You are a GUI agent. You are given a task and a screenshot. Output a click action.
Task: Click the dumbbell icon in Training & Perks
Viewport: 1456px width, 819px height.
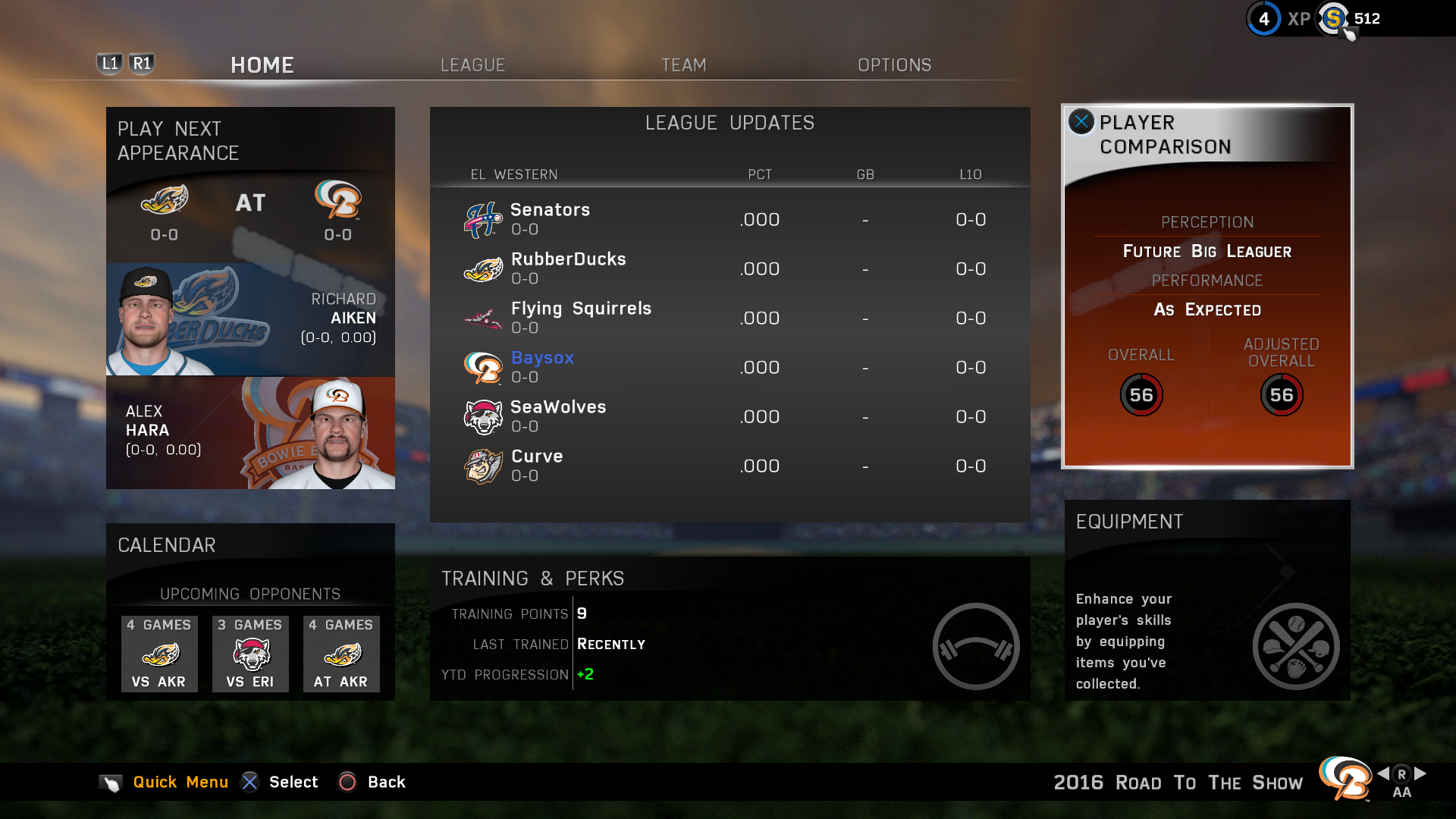(x=977, y=645)
